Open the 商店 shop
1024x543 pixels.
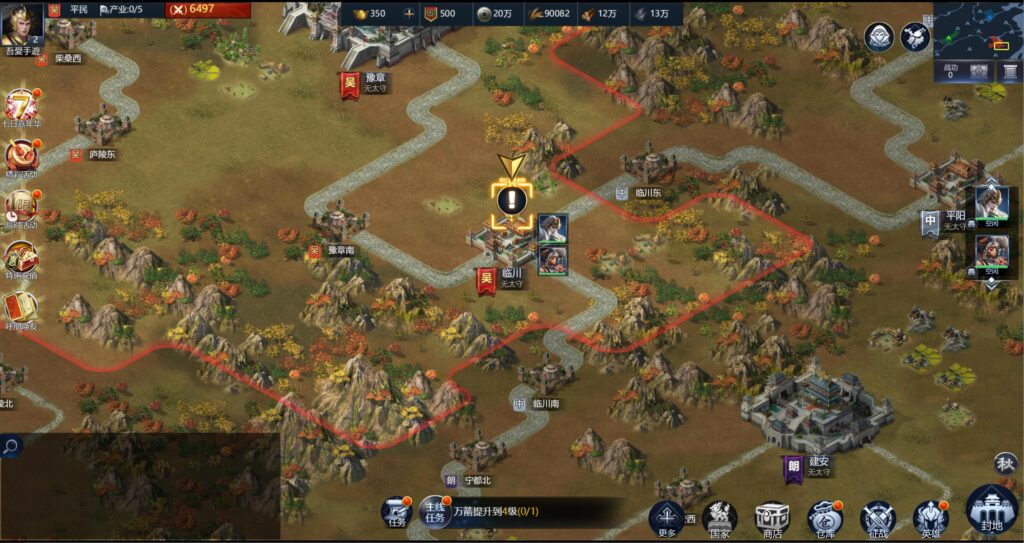(772, 519)
